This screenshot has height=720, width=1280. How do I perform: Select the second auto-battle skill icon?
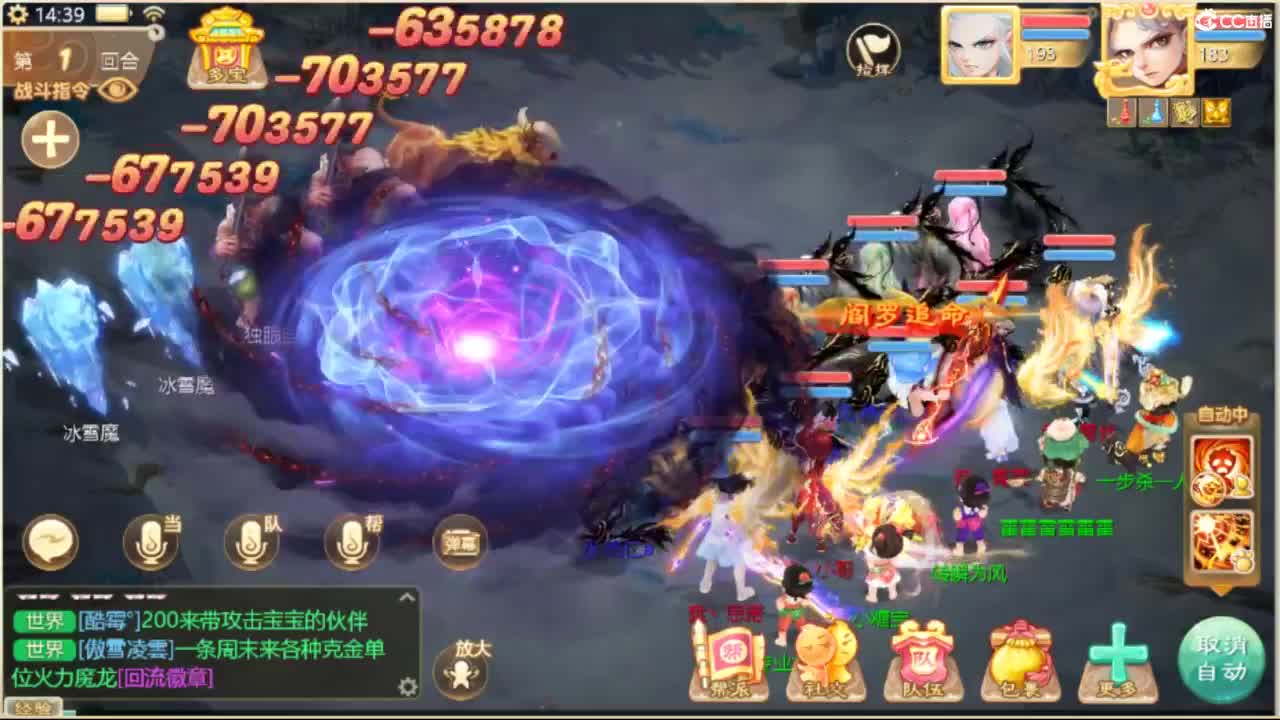(1221, 540)
